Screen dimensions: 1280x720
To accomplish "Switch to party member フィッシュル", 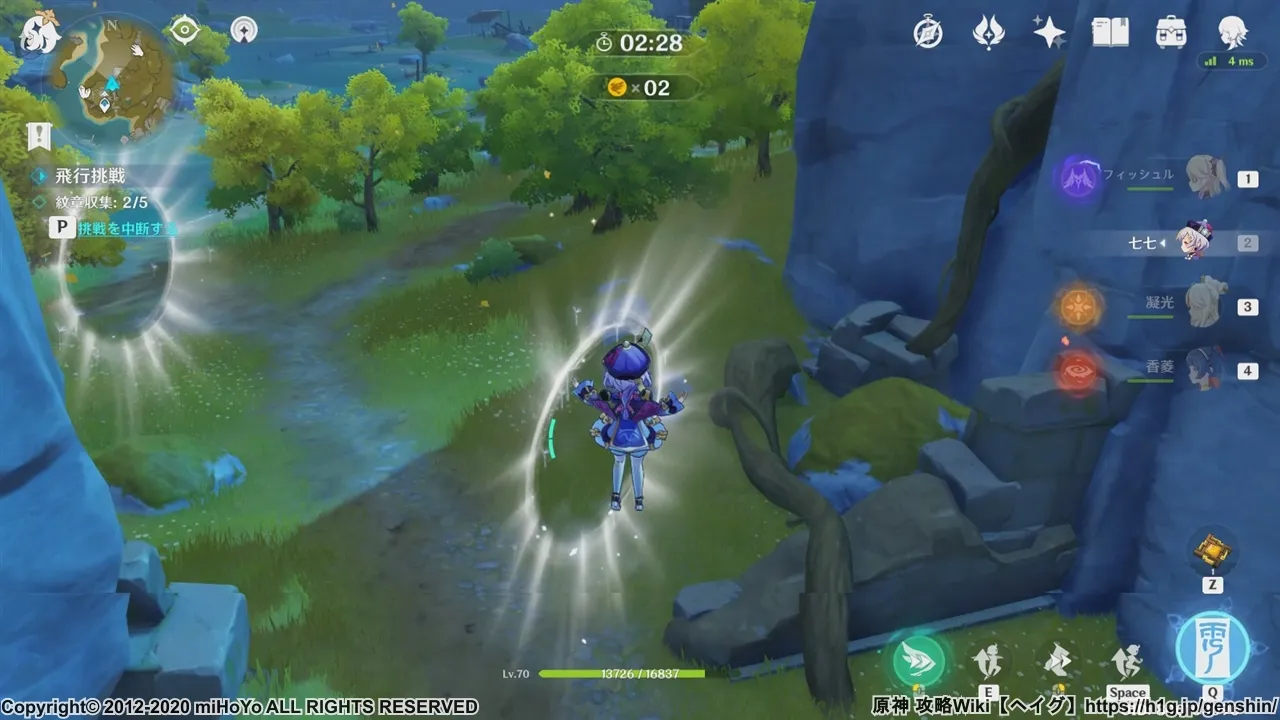I will click(1206, 179).
